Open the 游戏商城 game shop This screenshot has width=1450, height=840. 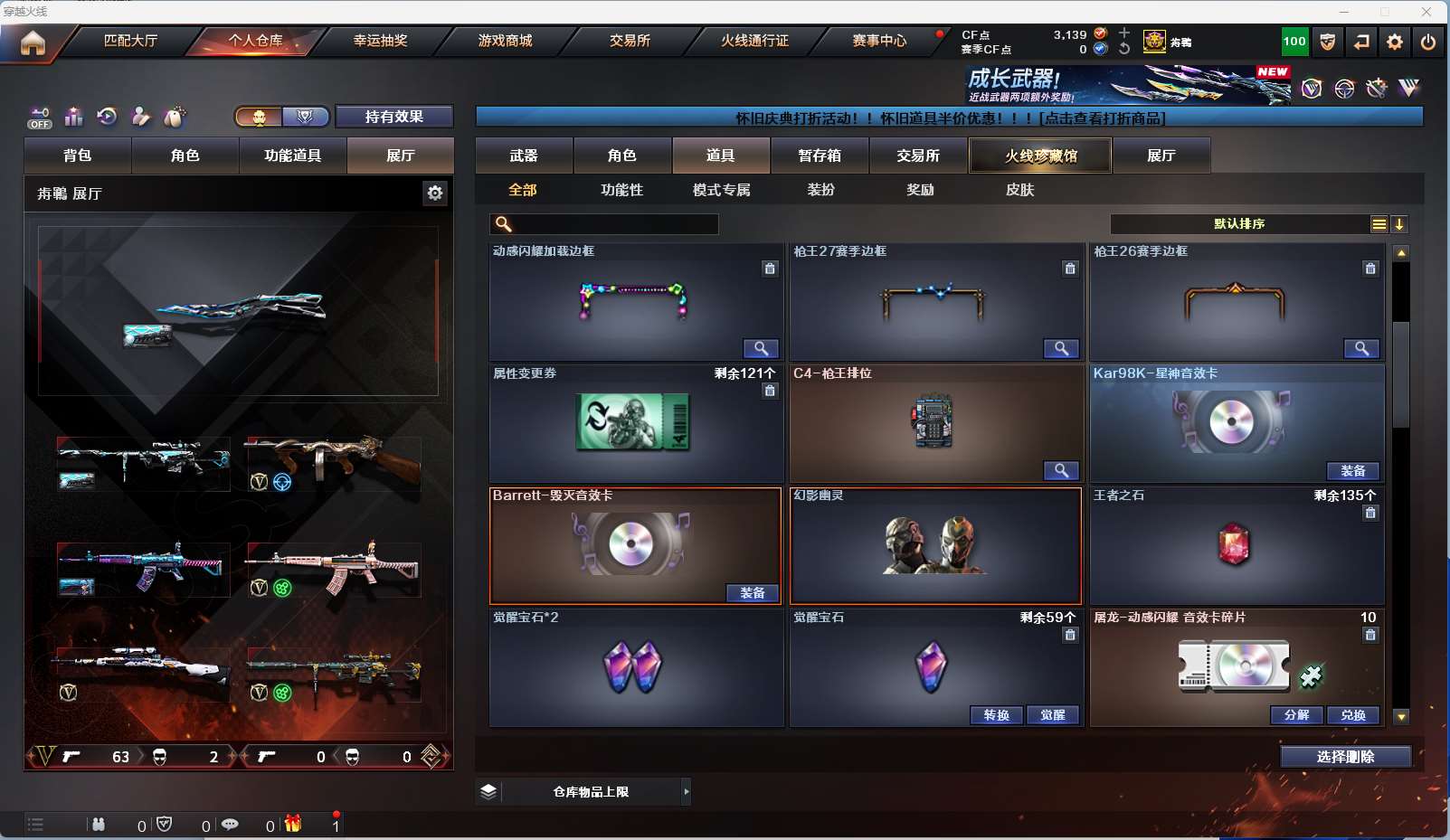click(x=505, y=41)
